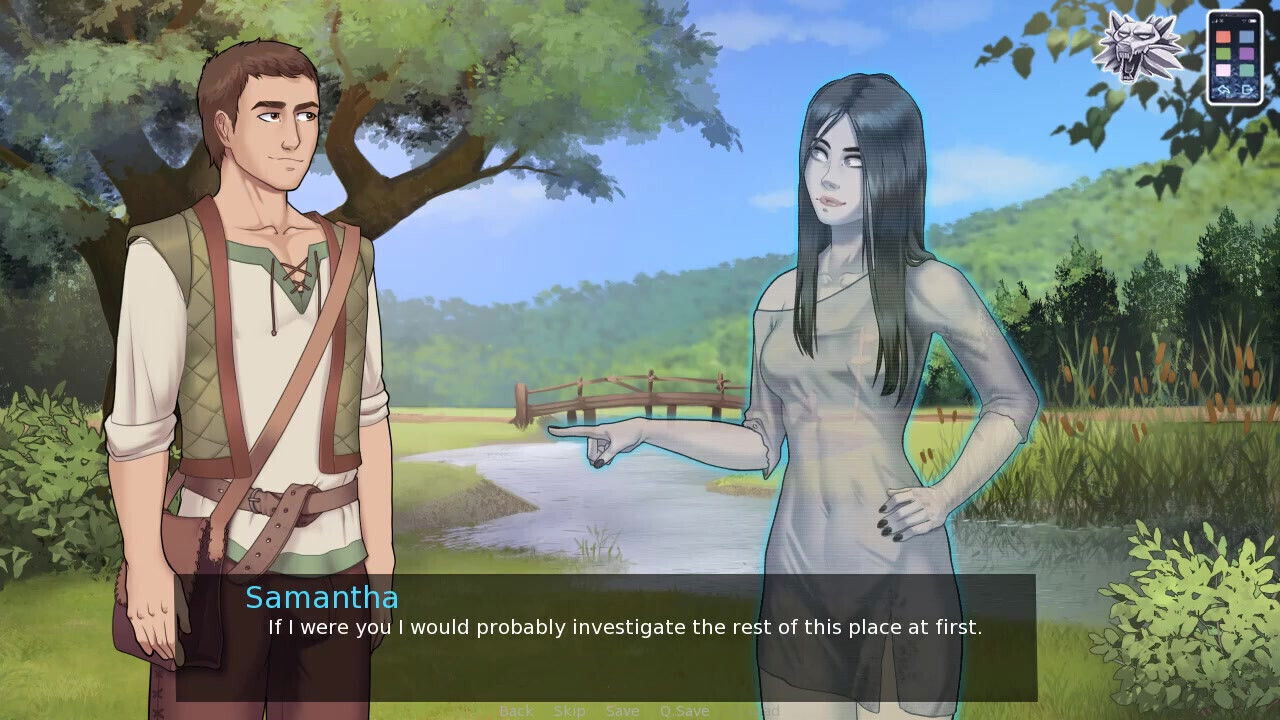Open the Save screen from quick menu
This screenshot has height=720, width=1280.
(x=622, y=711)
